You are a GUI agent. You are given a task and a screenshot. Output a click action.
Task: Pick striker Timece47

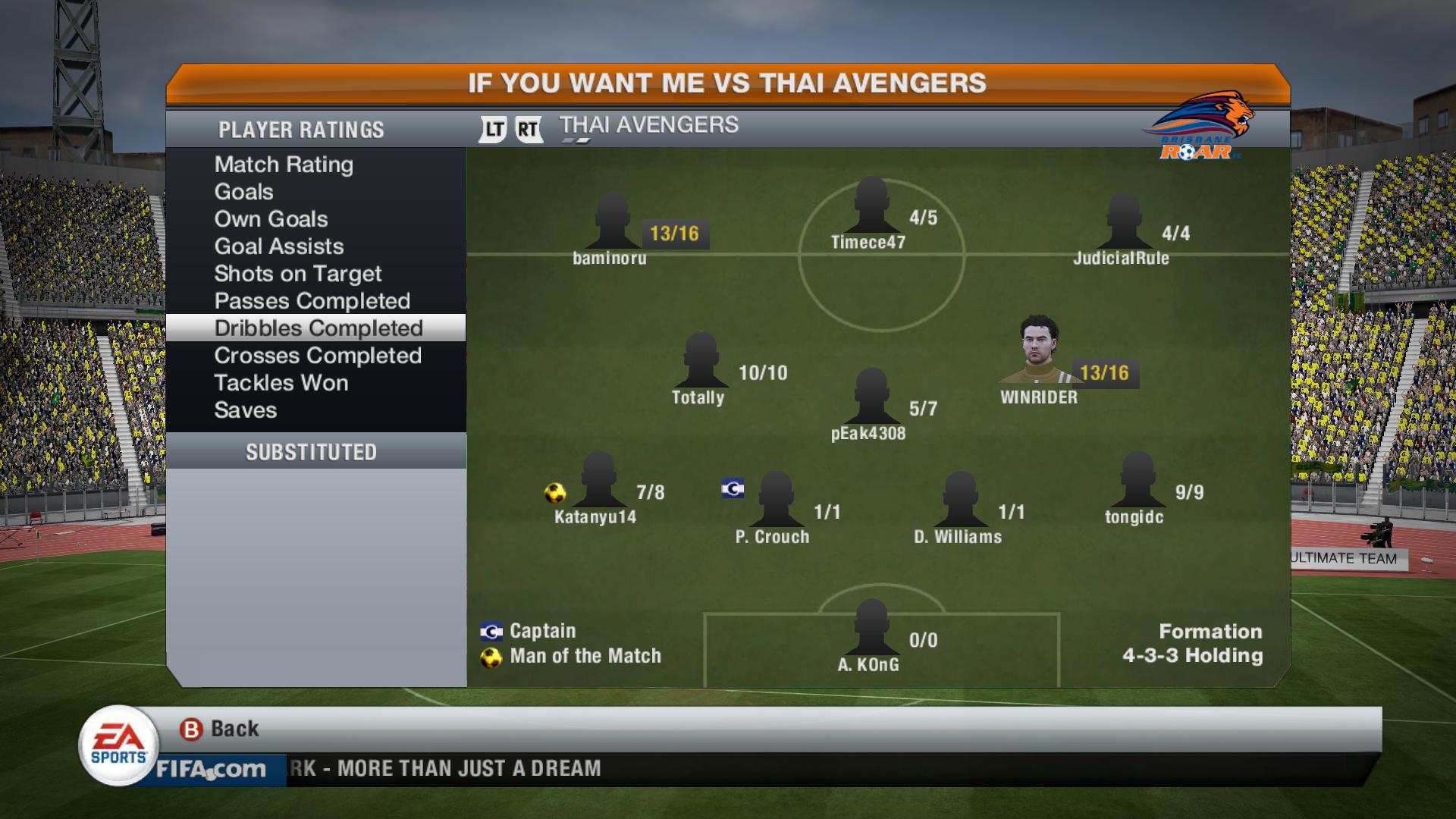point(871,208)
